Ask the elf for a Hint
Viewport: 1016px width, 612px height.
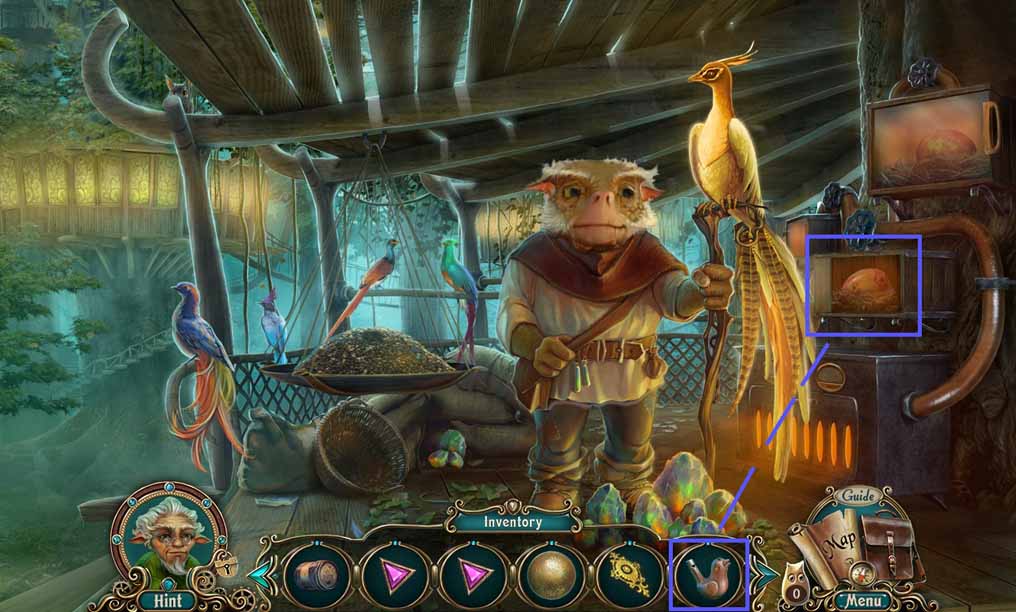167,538
